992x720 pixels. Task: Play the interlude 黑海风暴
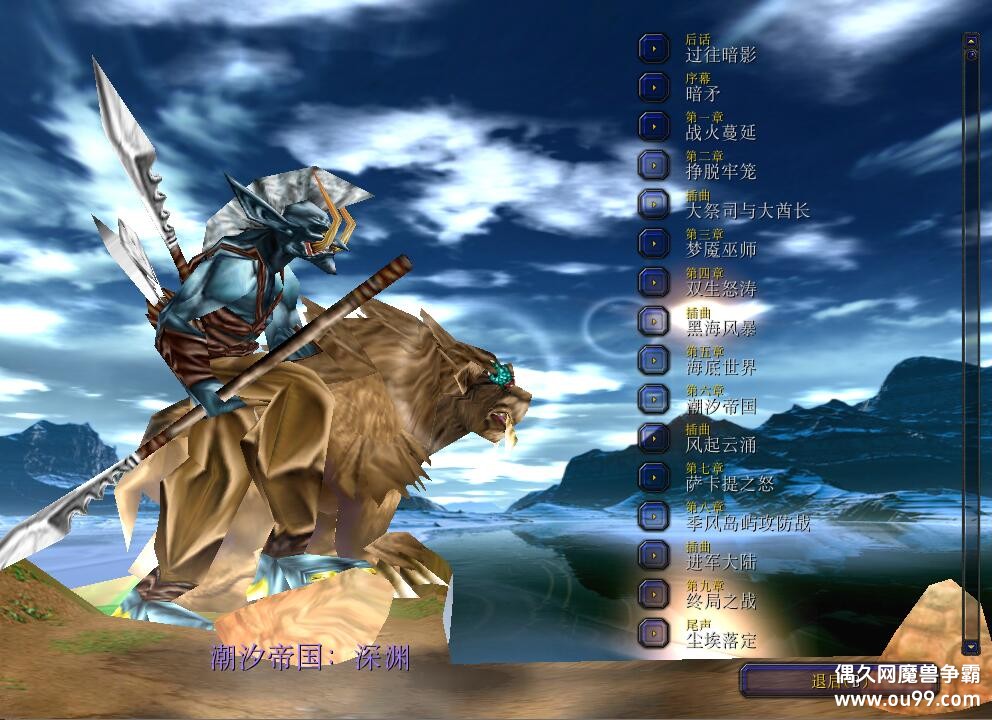[654, 320]
